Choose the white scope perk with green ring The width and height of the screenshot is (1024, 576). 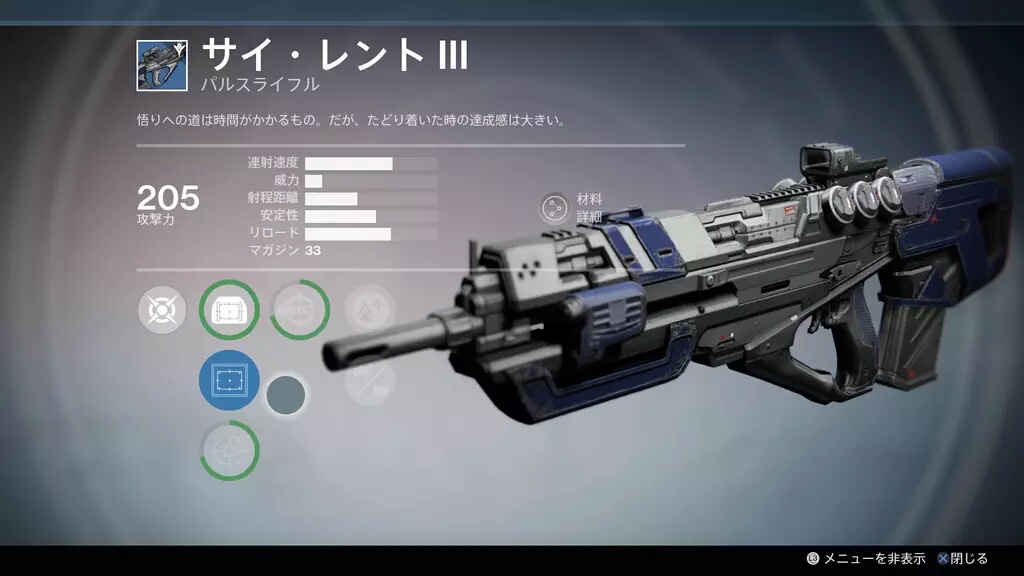(229, 310)
